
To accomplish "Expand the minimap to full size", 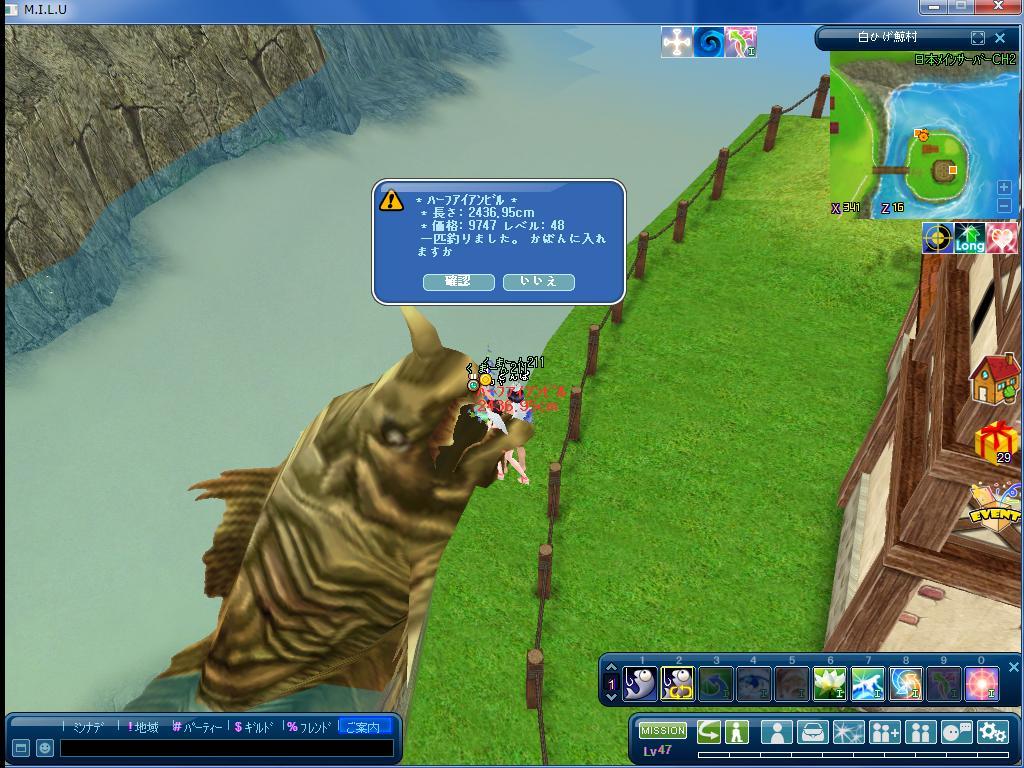I will point(978,38).
